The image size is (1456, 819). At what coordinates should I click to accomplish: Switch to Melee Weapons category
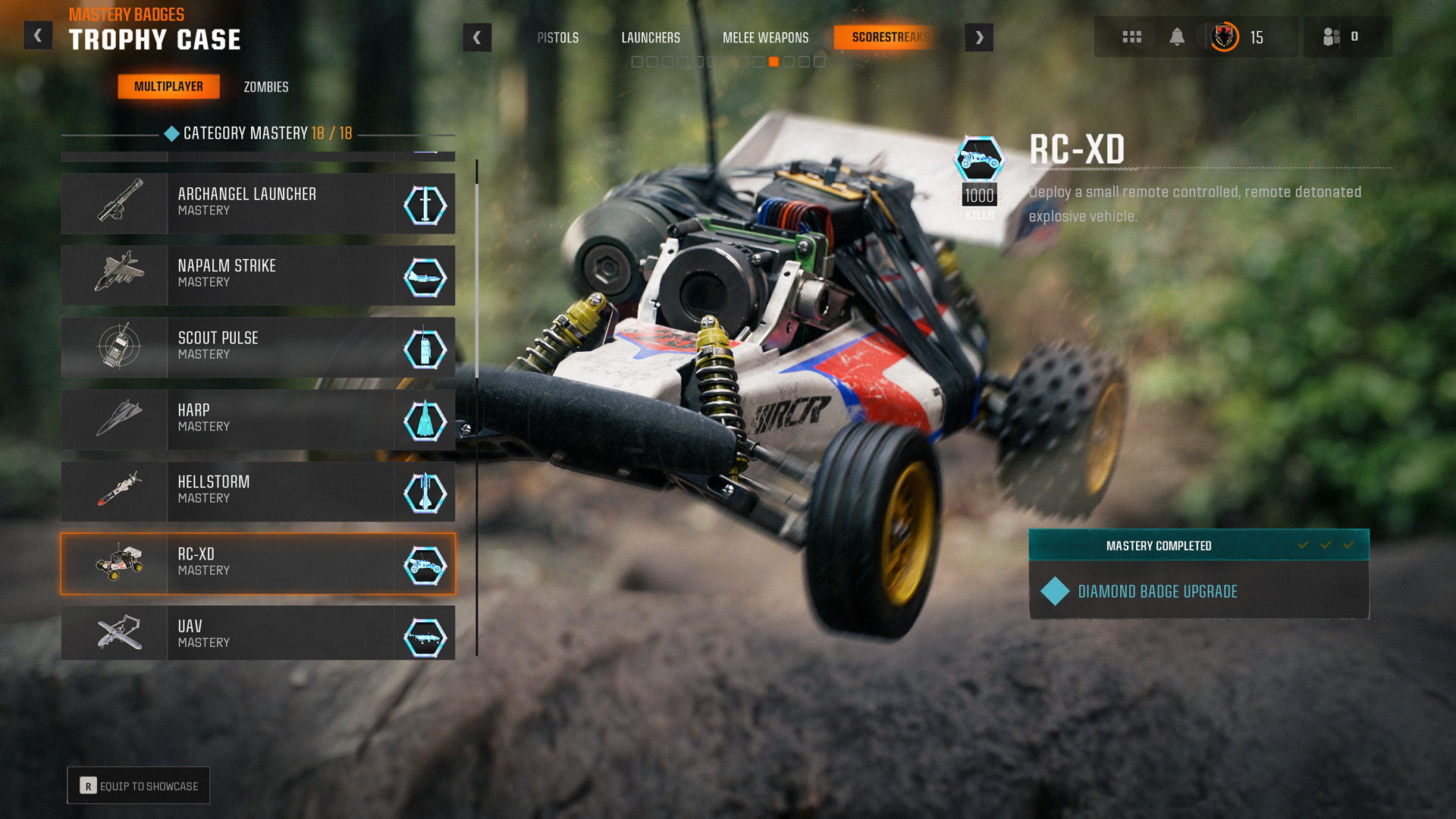765,38
